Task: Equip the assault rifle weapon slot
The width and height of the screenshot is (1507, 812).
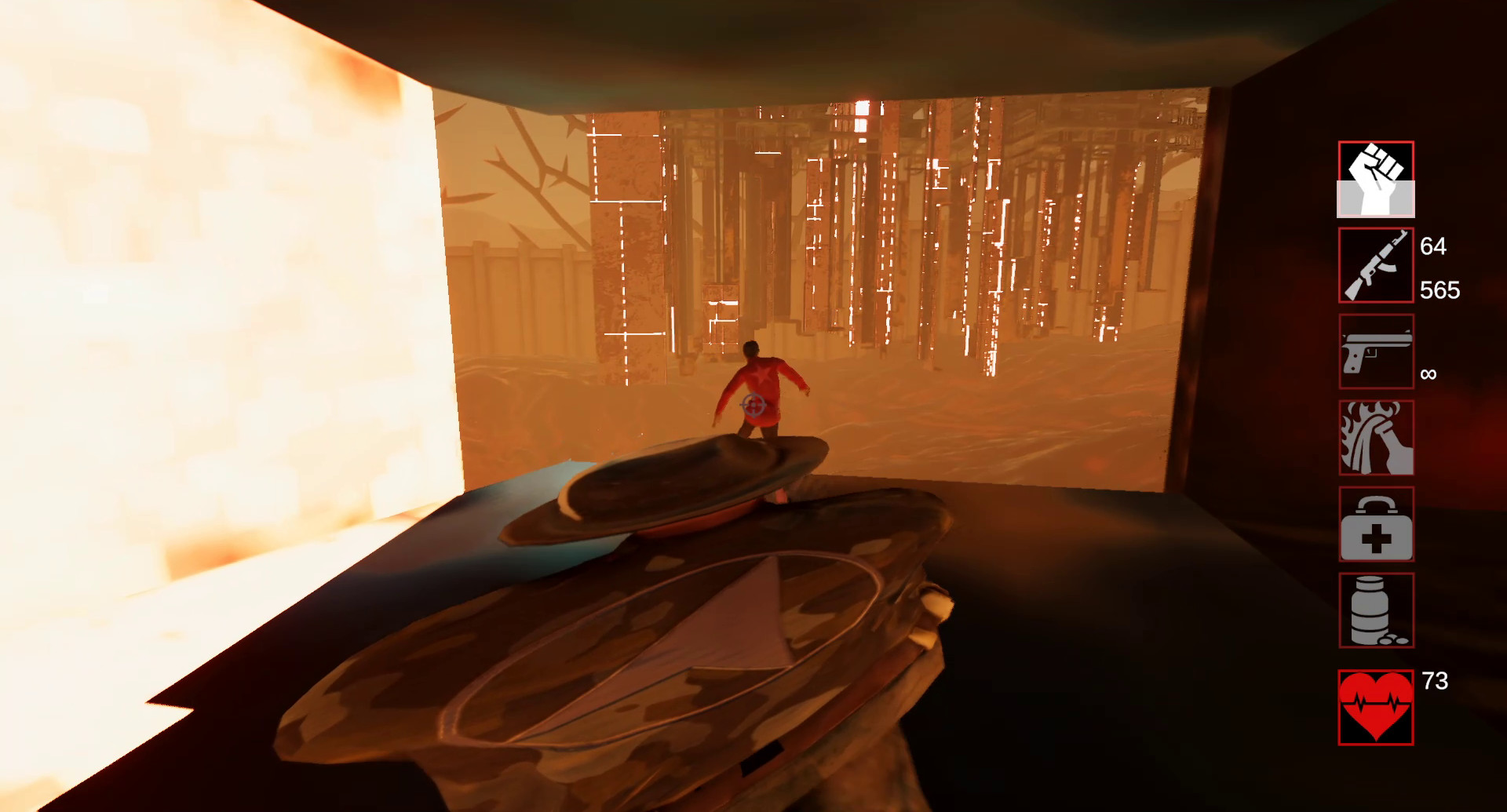Action: [x=1376, y=265]
